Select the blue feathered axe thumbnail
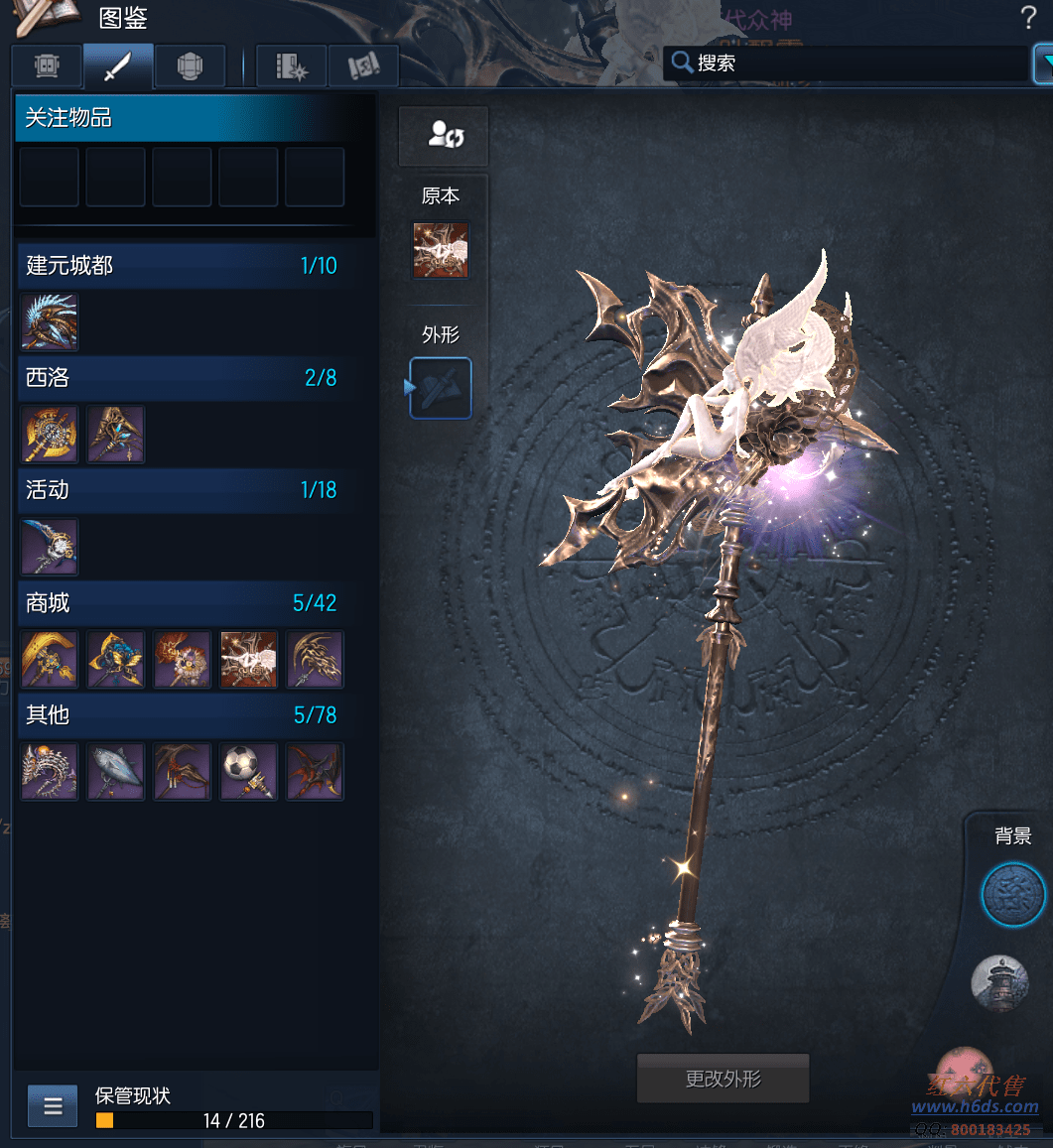 tap(50, 321)
